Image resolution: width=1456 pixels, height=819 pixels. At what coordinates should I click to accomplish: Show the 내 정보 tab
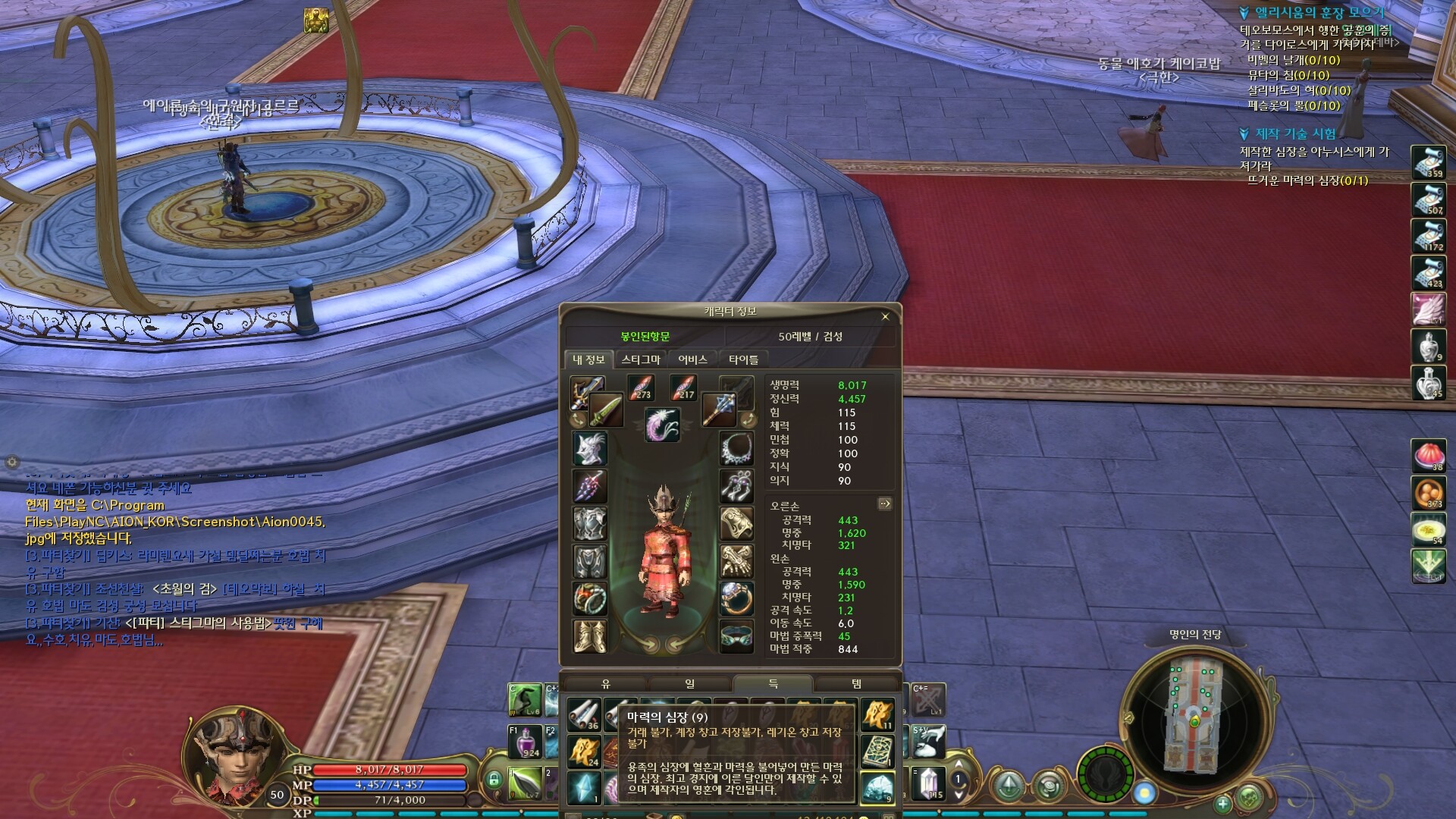588,359
